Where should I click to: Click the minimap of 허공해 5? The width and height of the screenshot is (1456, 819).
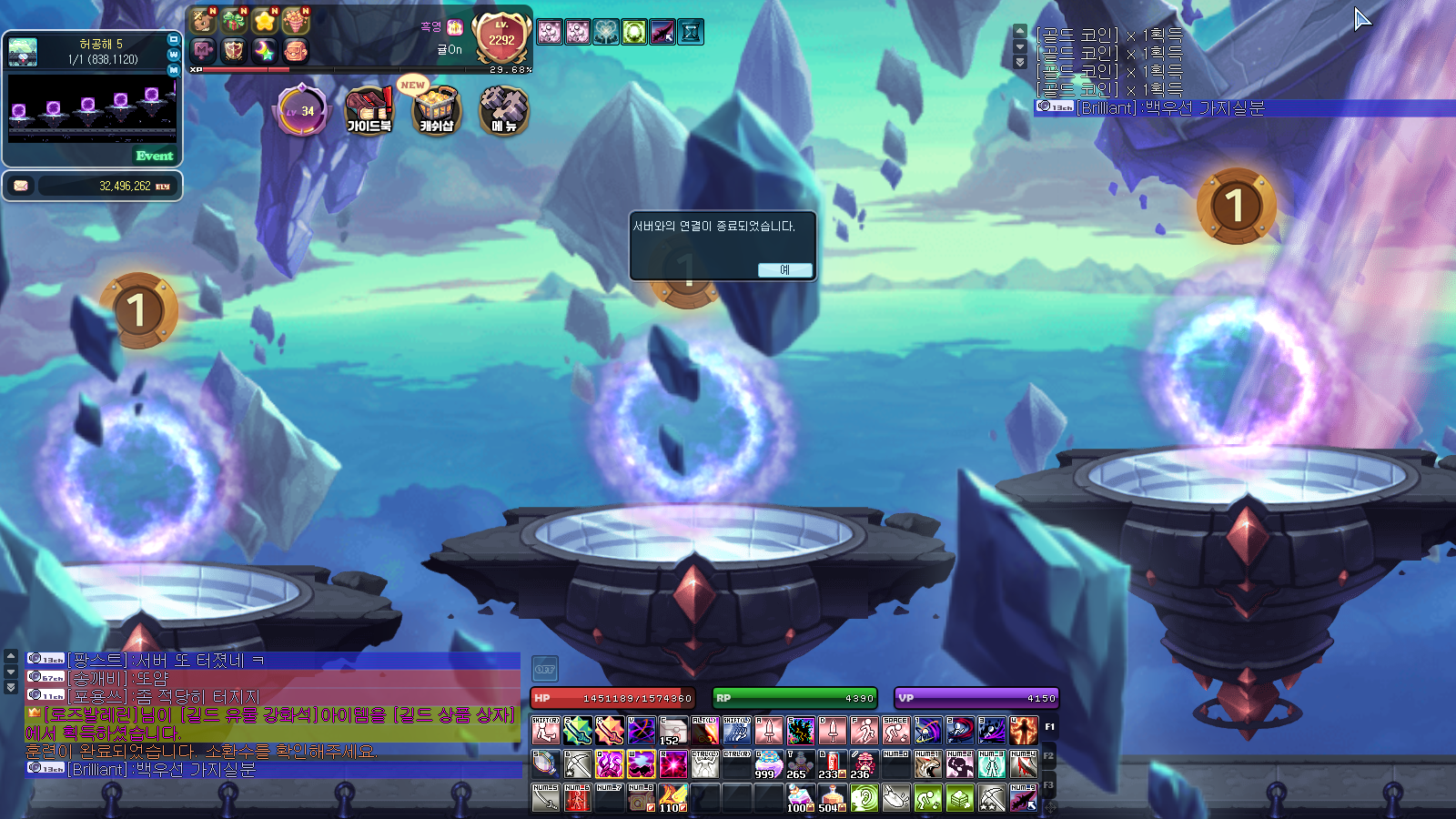point(92,107)
